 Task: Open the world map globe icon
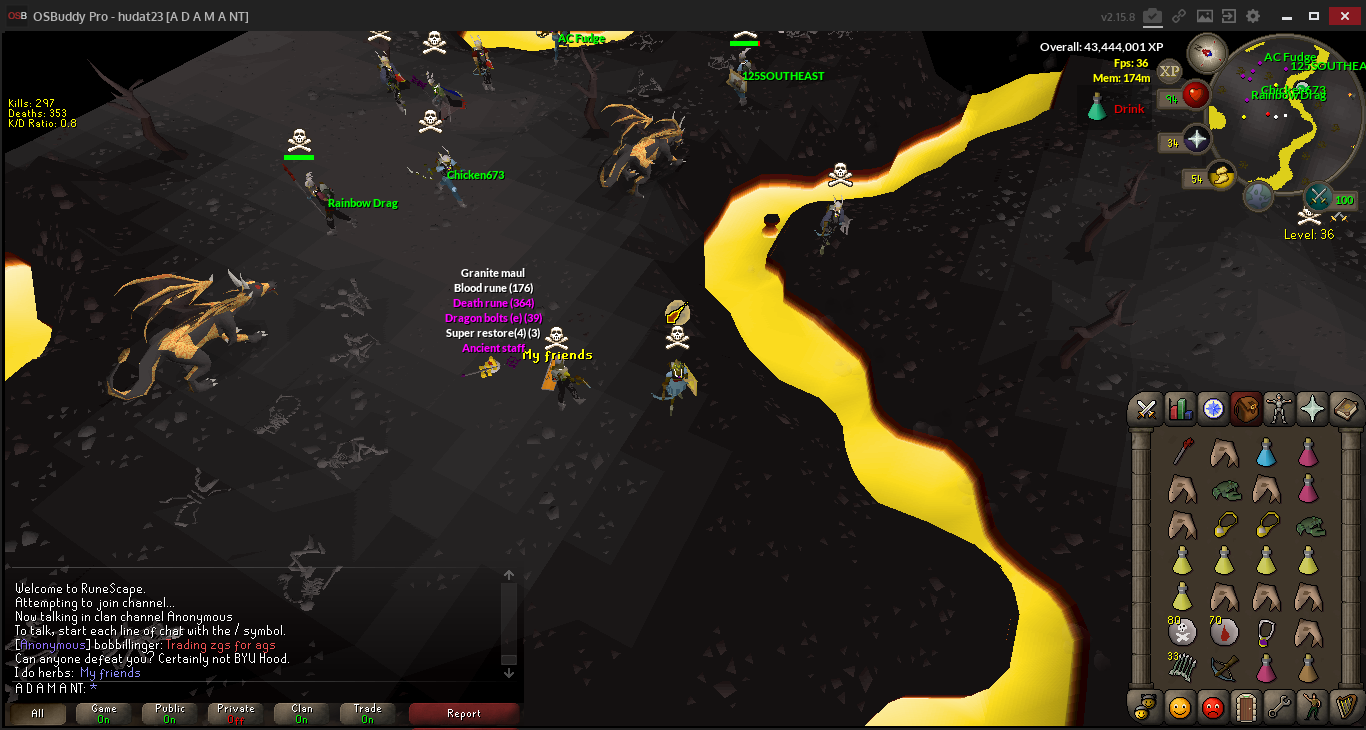tap(1258, 196)
